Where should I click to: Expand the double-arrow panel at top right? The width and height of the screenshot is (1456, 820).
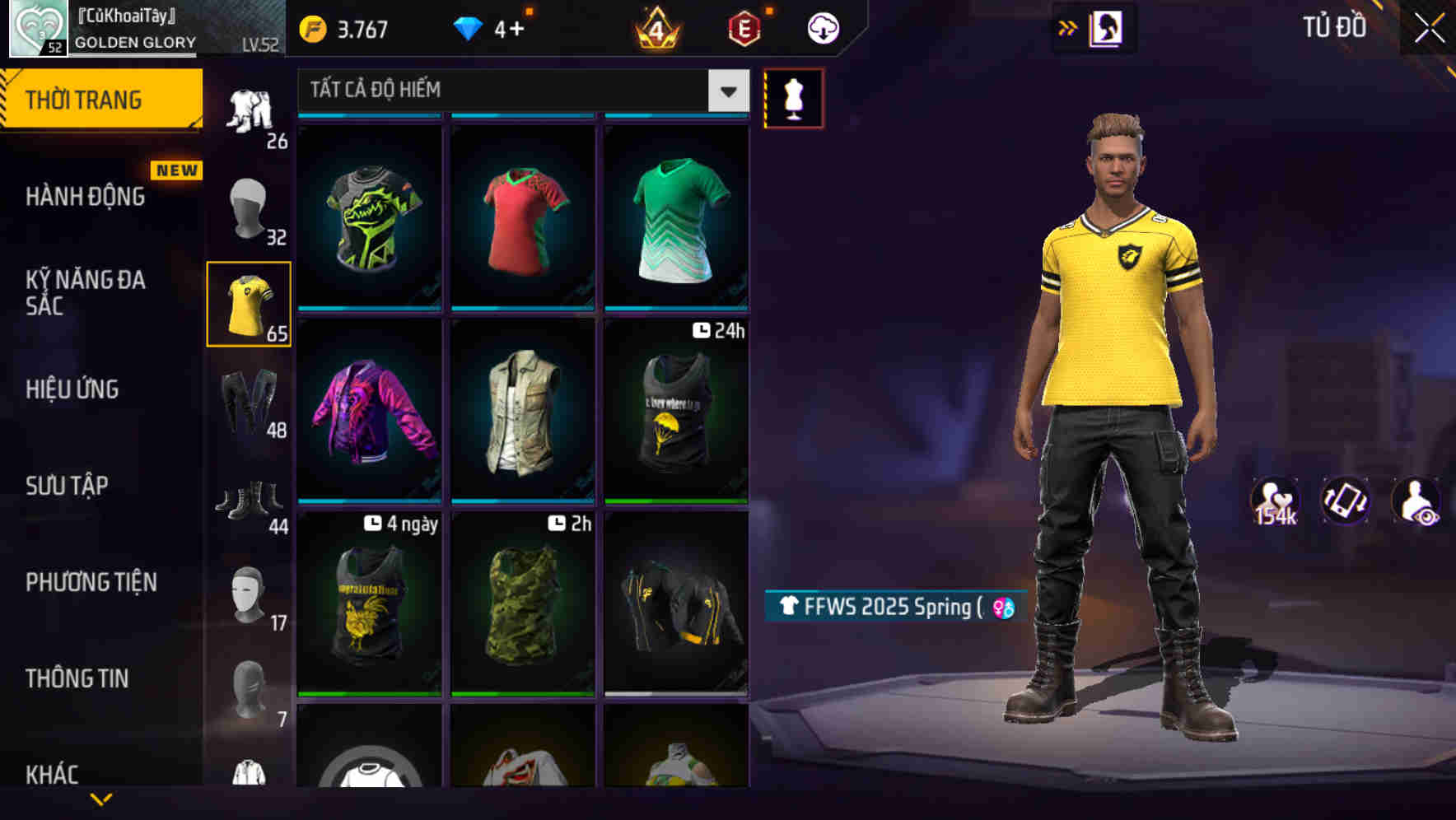(x=1068, y=26)
